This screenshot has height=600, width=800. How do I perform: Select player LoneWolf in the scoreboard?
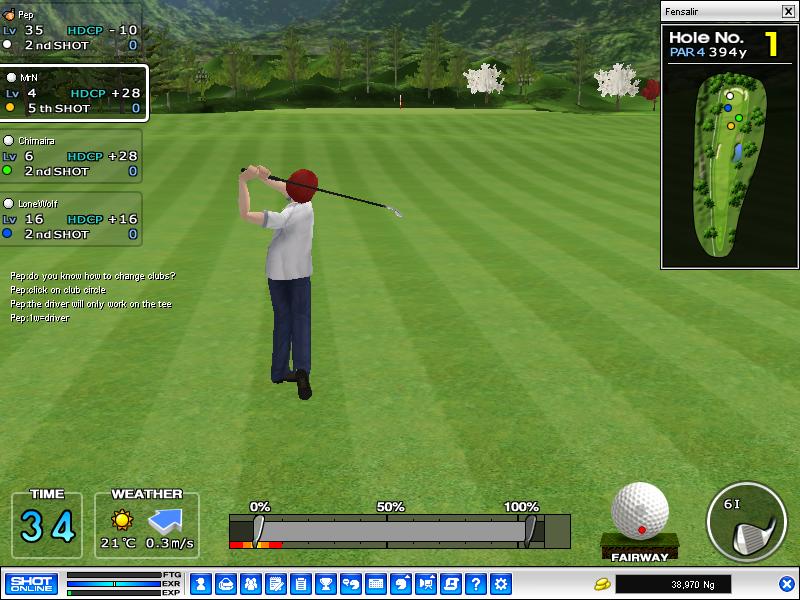point(71,218)
